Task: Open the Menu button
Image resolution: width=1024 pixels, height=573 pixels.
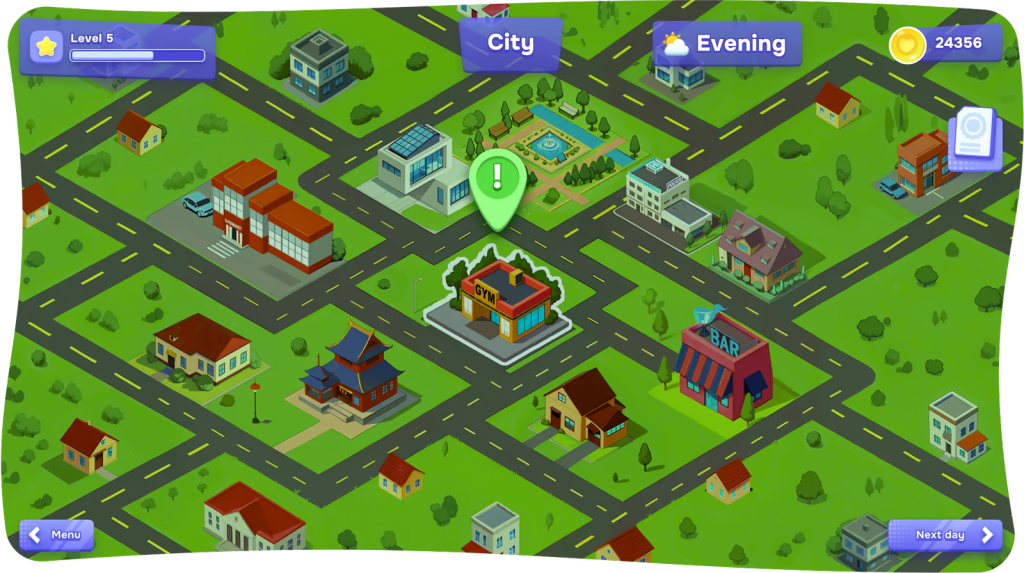Action: pyautogui.click(x=57, y=535)
